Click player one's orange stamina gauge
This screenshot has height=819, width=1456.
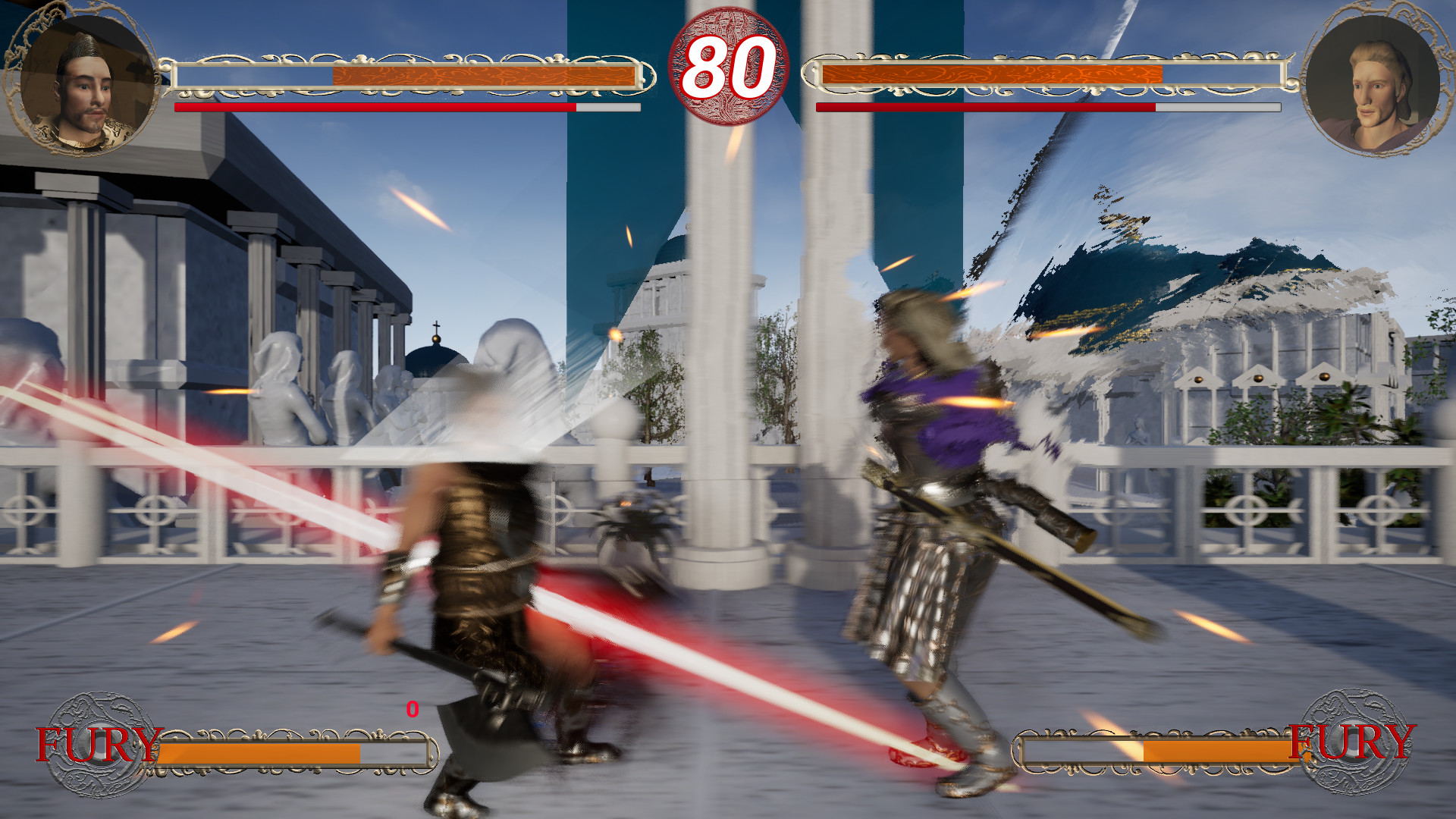pos(485,76)
